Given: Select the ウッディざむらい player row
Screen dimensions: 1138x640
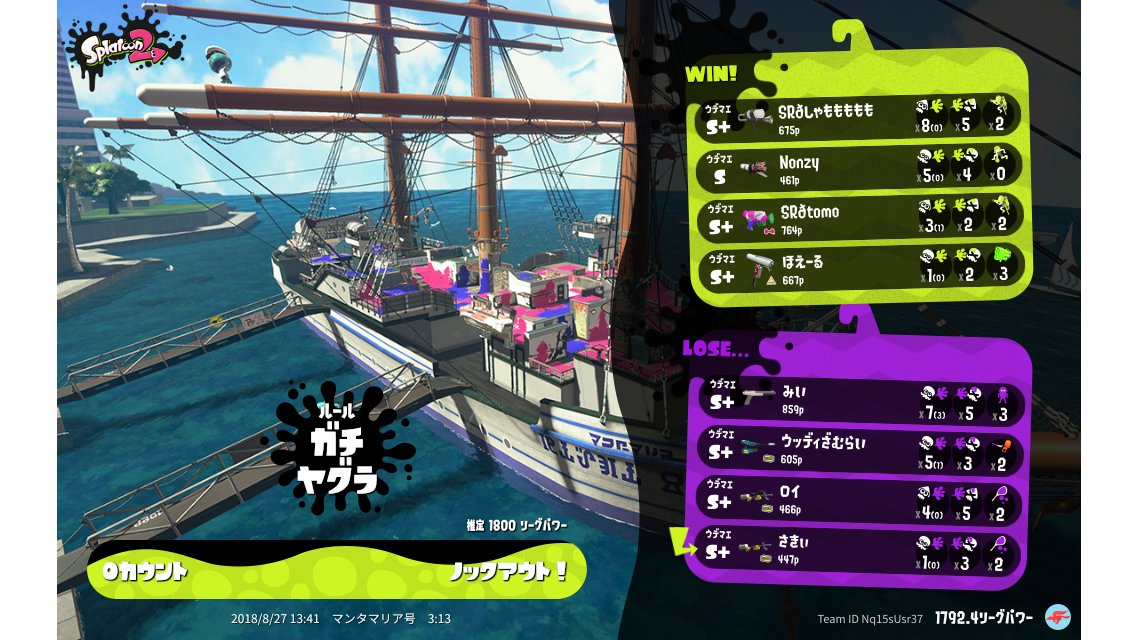Looking at the screenshot, I should click(860, 451).
